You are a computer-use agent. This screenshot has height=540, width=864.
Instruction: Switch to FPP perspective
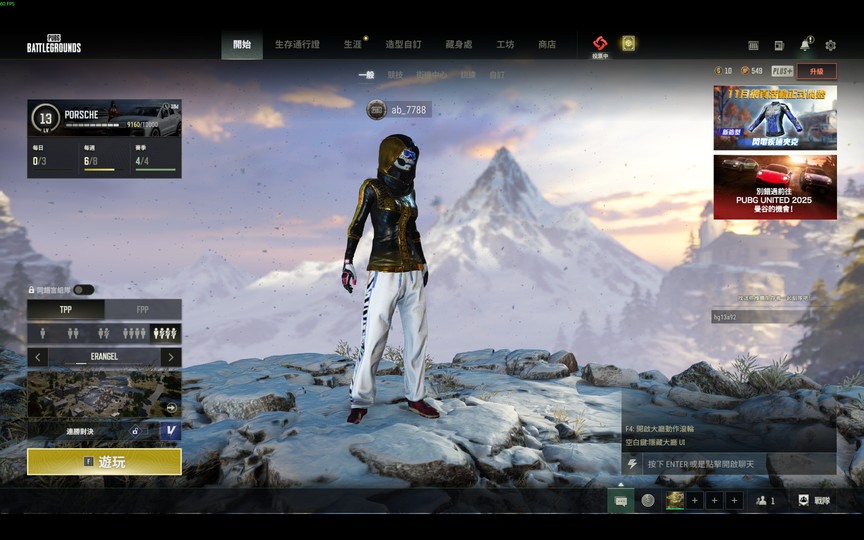143,310
